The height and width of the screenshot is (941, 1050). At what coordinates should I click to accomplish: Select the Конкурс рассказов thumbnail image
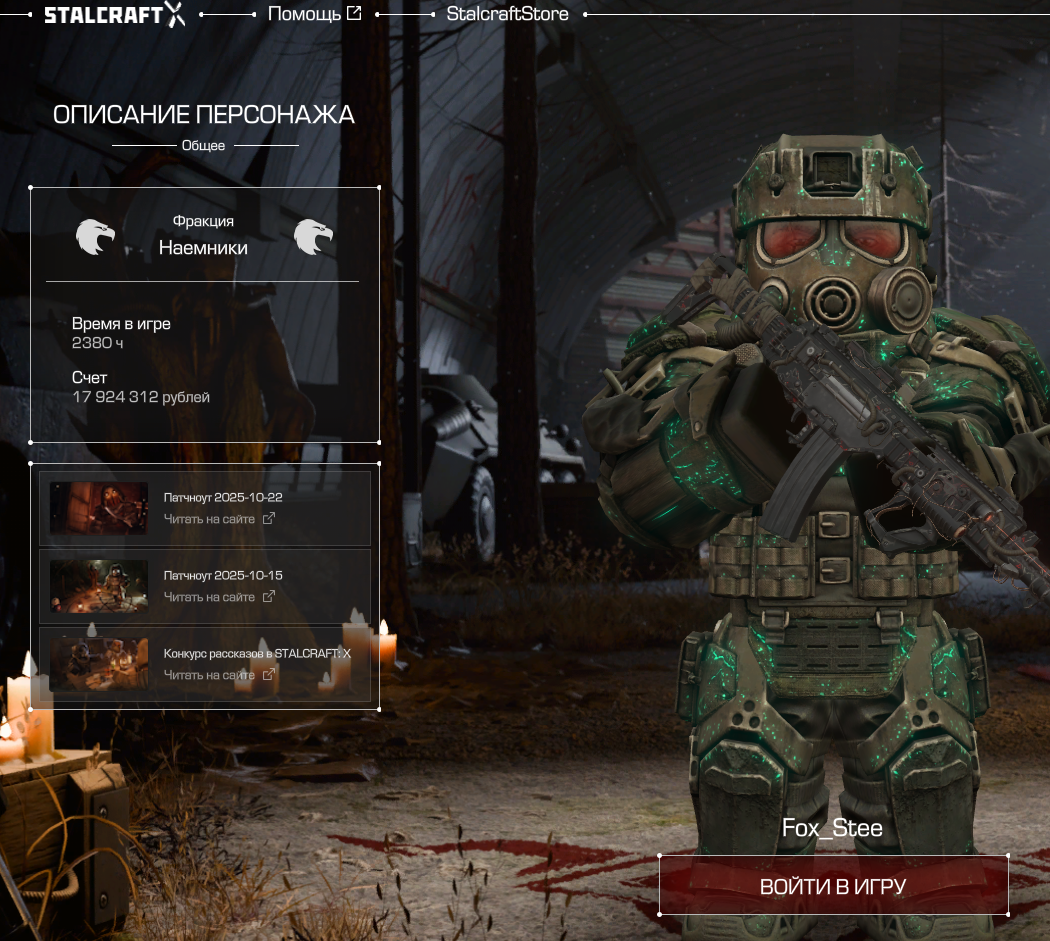click(x=99, y=664)
